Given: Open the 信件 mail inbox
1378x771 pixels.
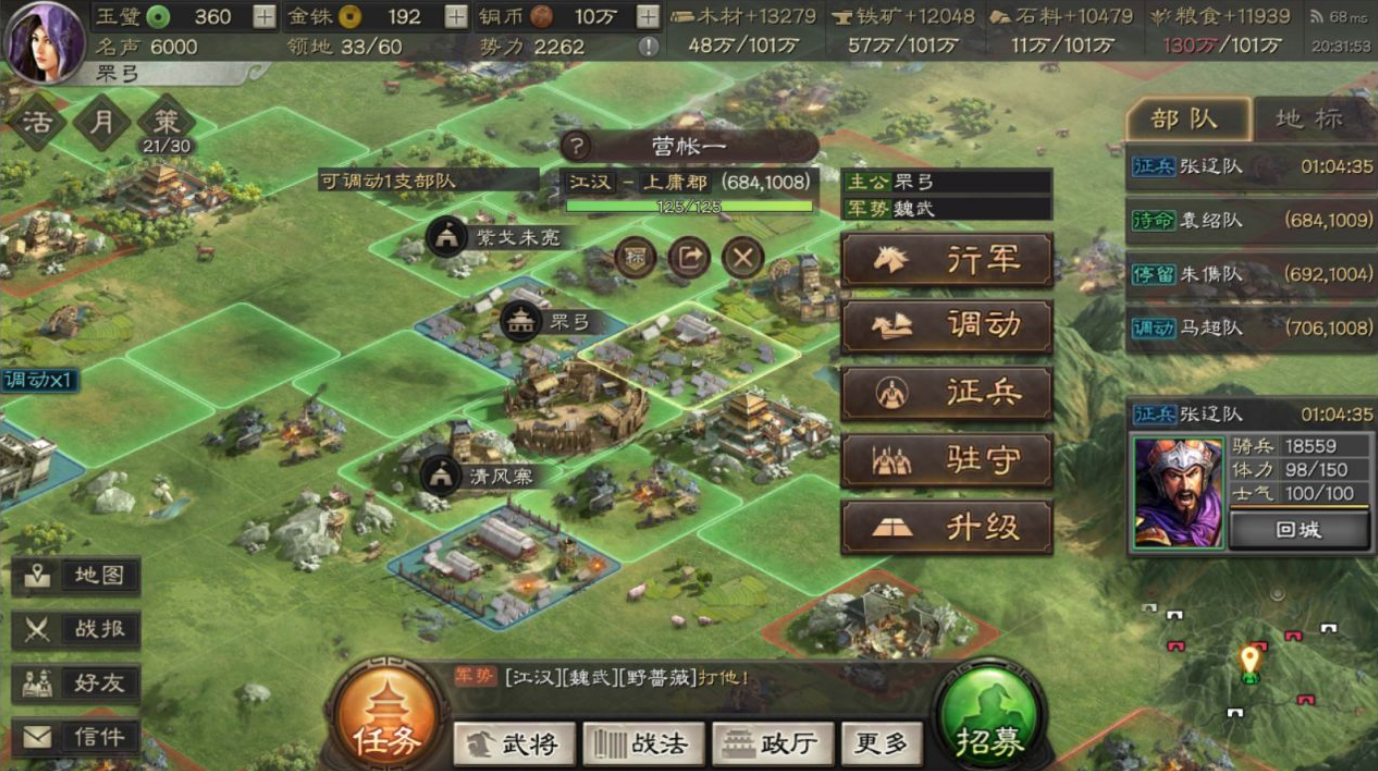Looking at the screenshot, I should [76, 737].
